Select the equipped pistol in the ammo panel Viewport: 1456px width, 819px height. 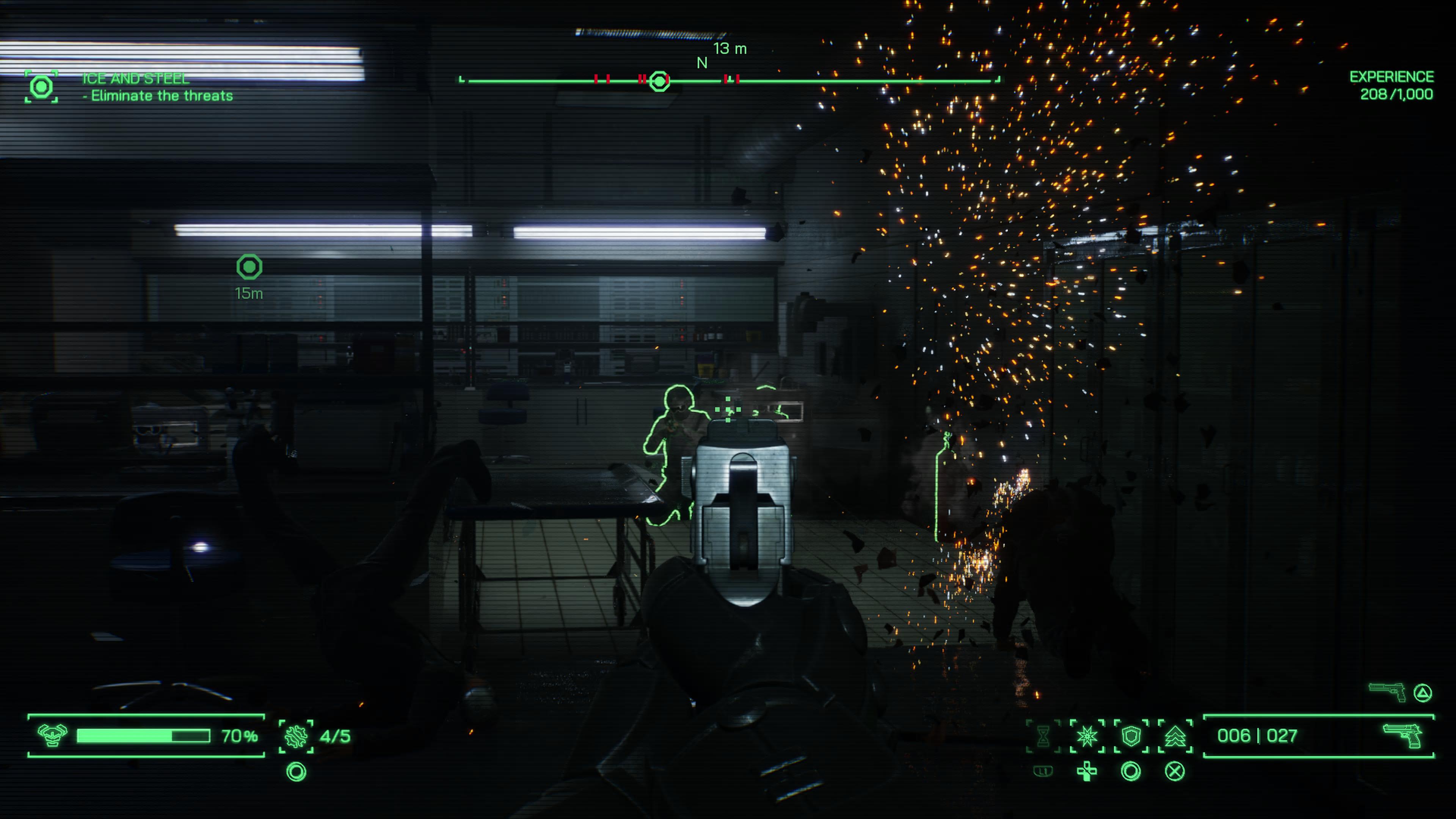tap(1402, 735)
